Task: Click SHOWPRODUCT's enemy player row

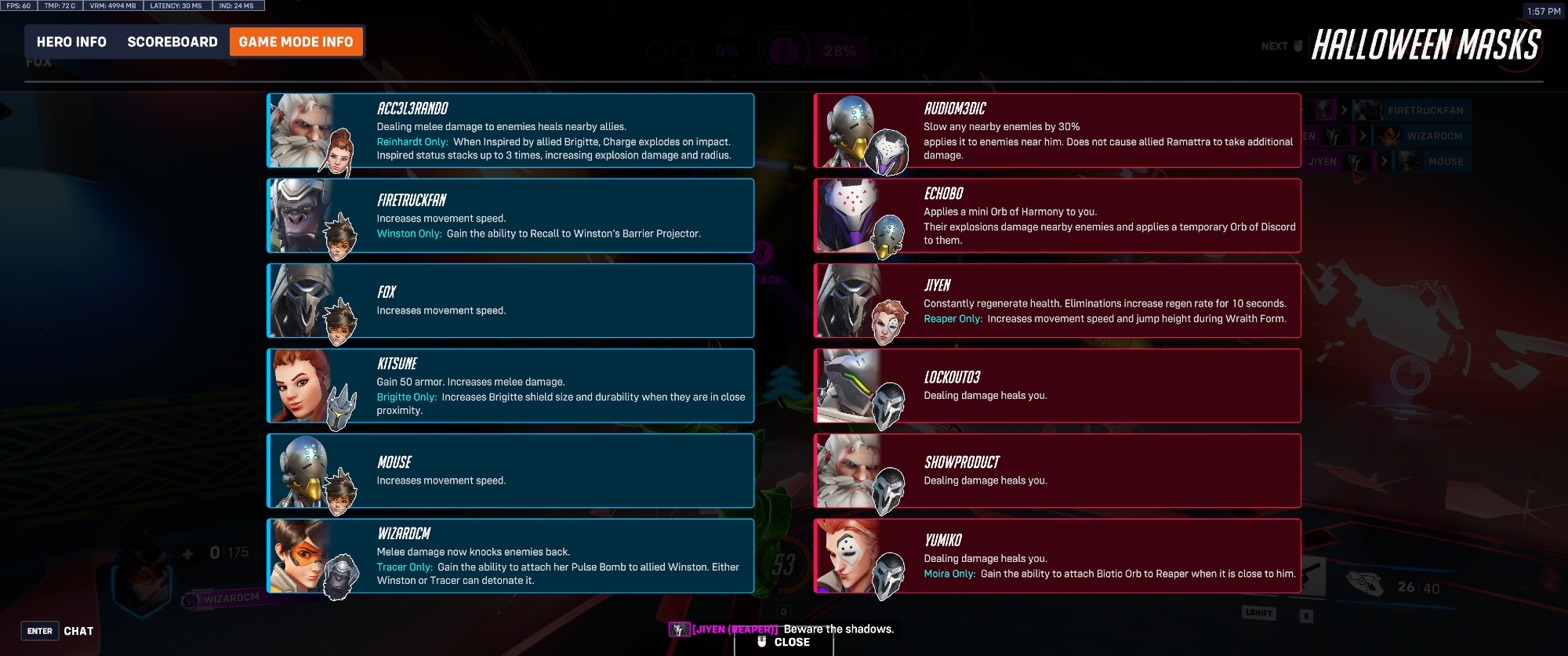Action: (x=1057, y=471)
